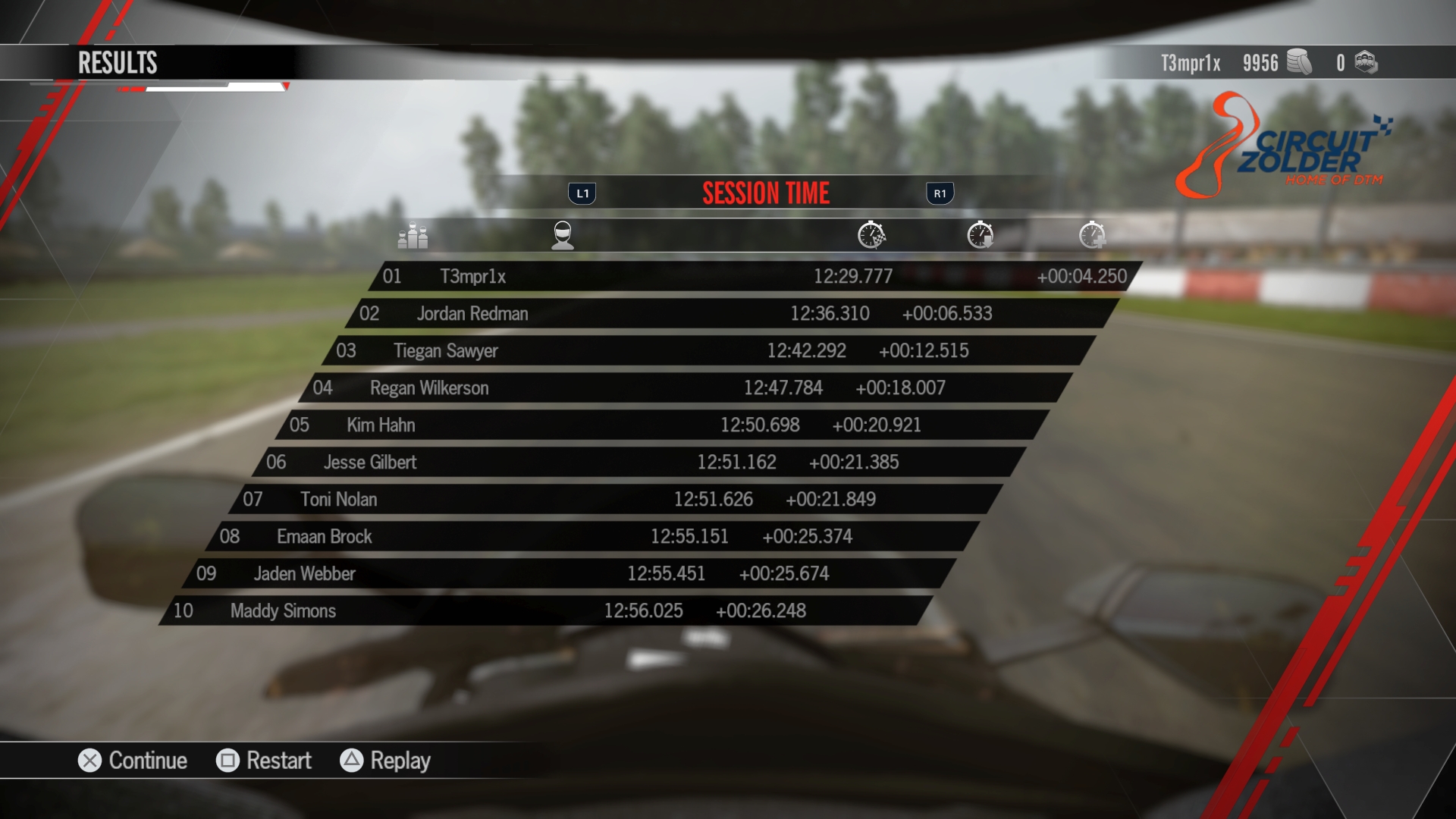The width and height of the screenshot is (1456, 819).
Task: Switch to previous tab using L1 badge
Action: click(582, 193)
